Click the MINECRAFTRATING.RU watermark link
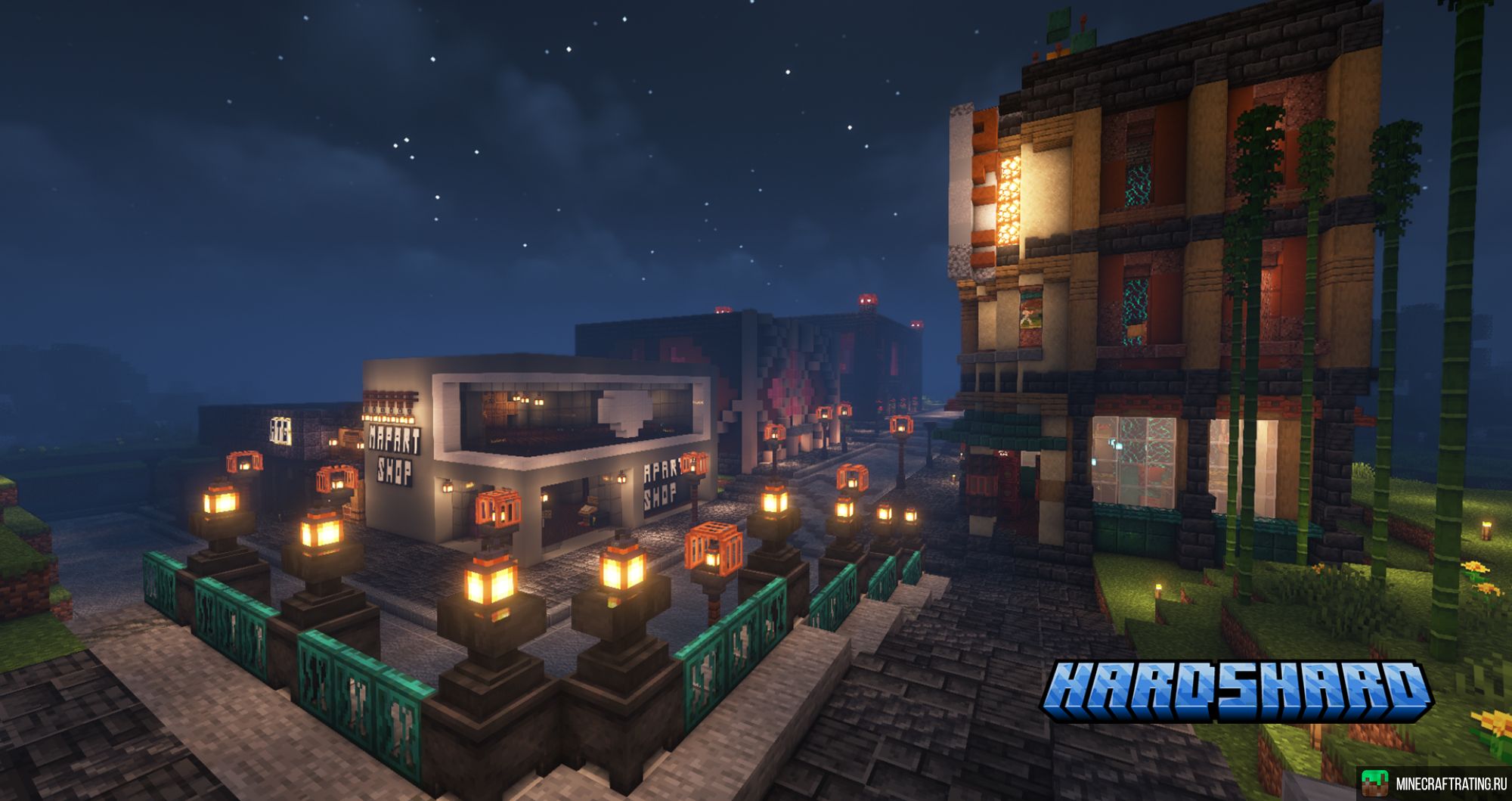Screen dimensions: 1512x801 (x=1434, y=784)
